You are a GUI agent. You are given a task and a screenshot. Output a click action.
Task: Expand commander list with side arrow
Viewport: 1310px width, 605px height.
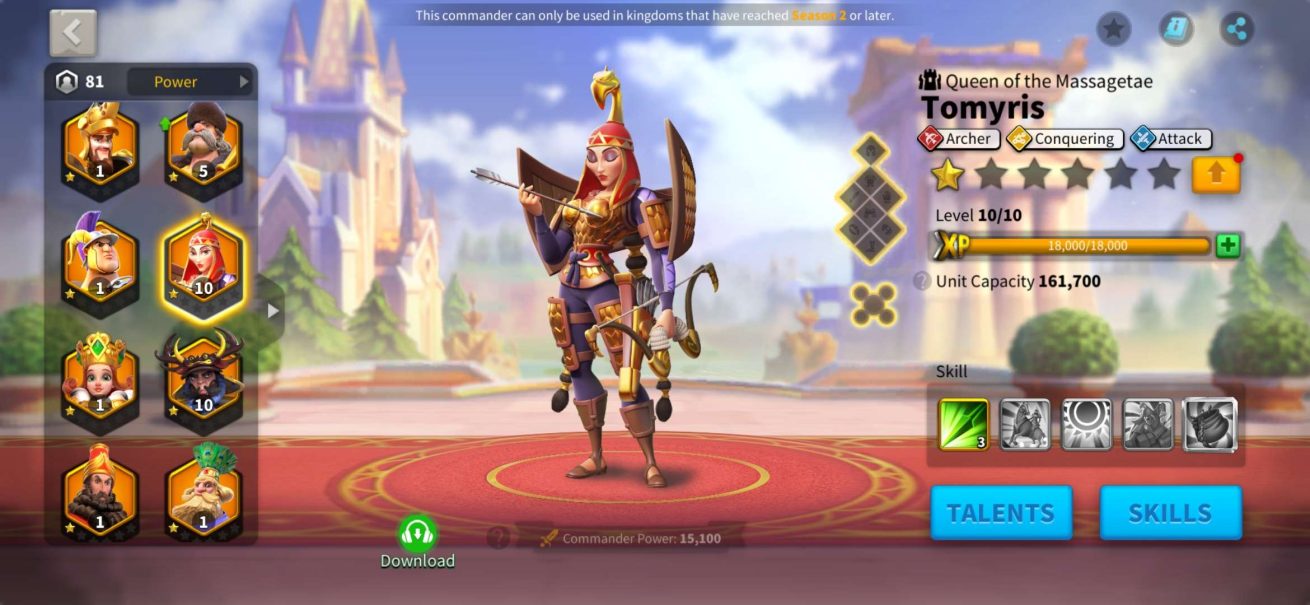coord(273,311)
